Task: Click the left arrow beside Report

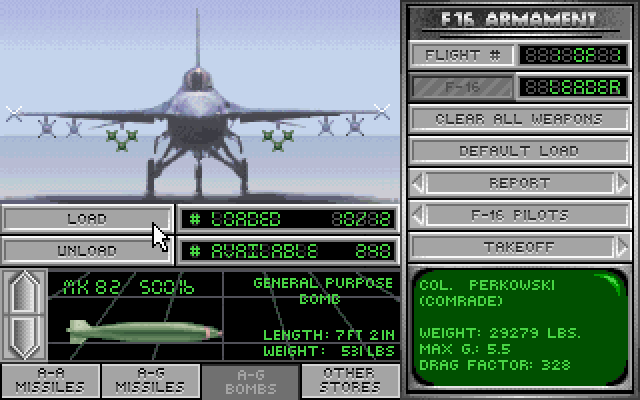Action: pyautogui.click(x=418, y=183)
